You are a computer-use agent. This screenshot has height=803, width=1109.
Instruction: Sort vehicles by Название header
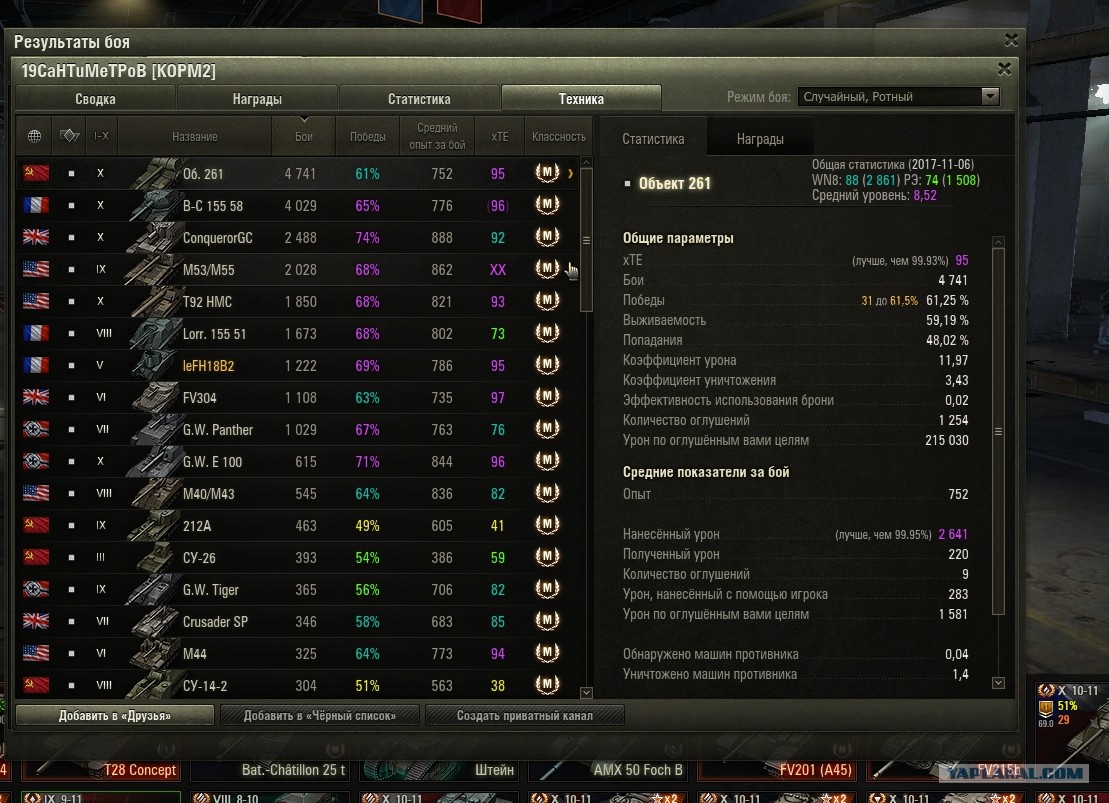194,136
